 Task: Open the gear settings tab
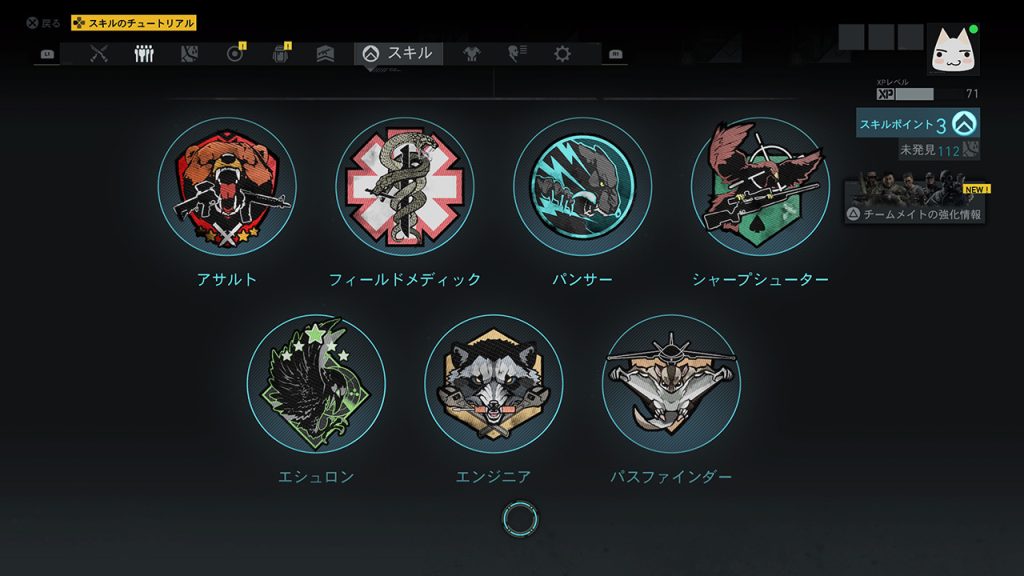tap(562, 54)
